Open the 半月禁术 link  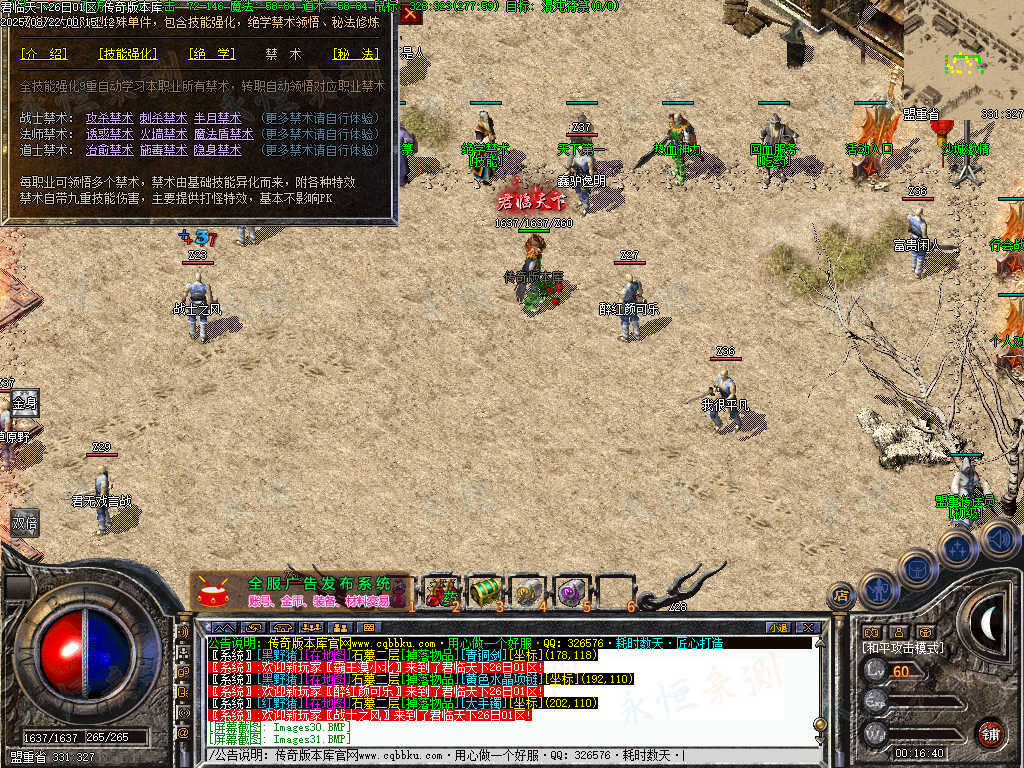pos(217,118)
